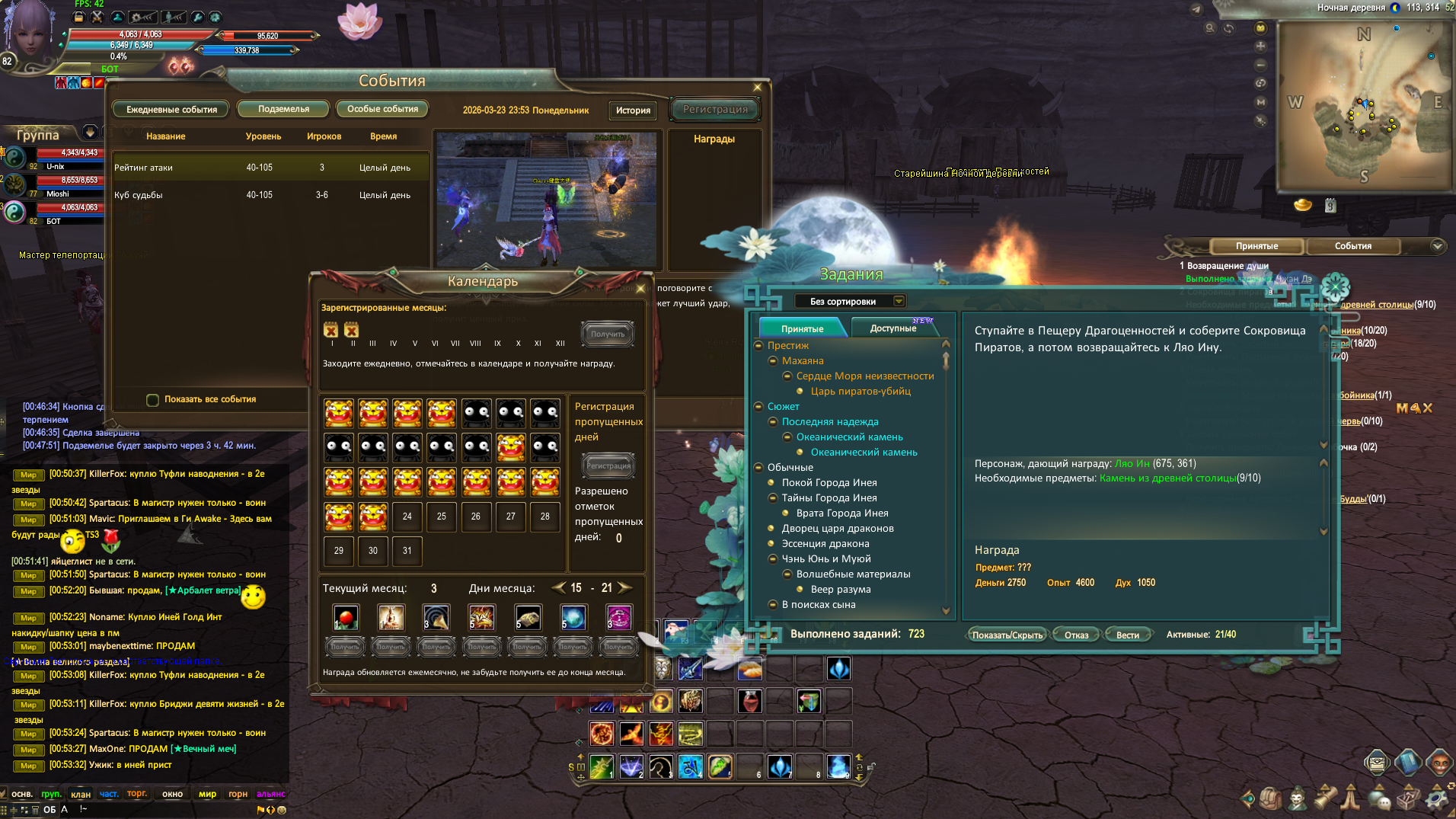Switch to the Подземелья events tab

[x=283, y=109]
